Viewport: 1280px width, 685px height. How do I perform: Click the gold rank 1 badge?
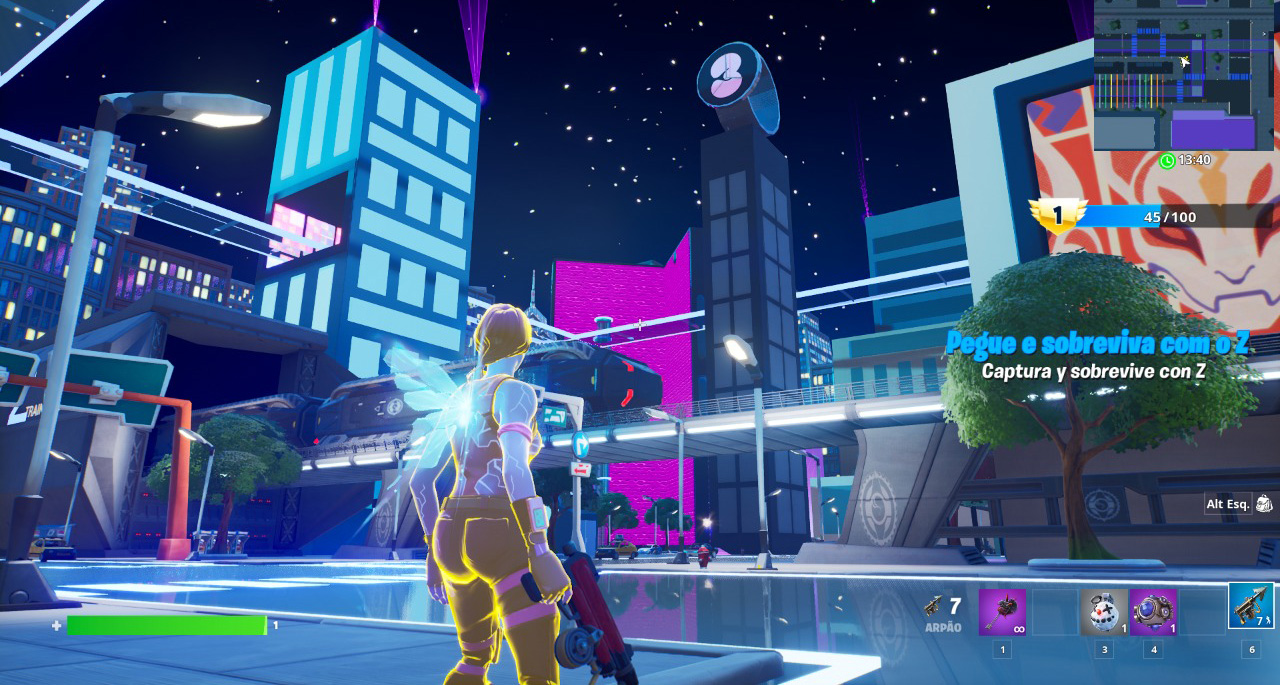pyautogui.click(x=1057, y=216)
